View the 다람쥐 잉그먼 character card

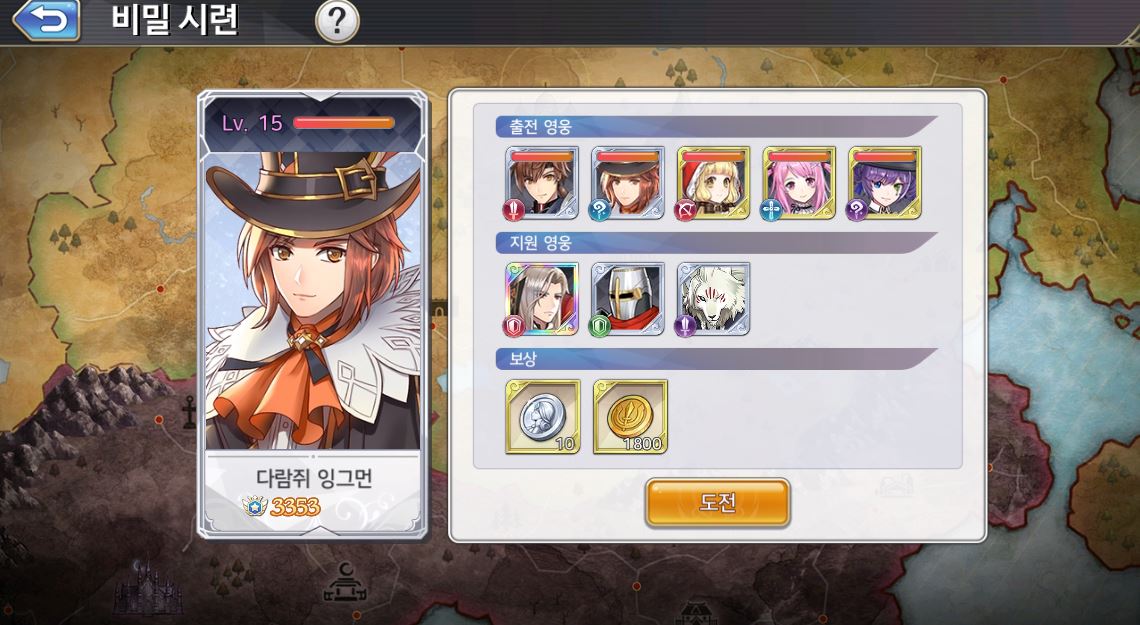(313, 315)
